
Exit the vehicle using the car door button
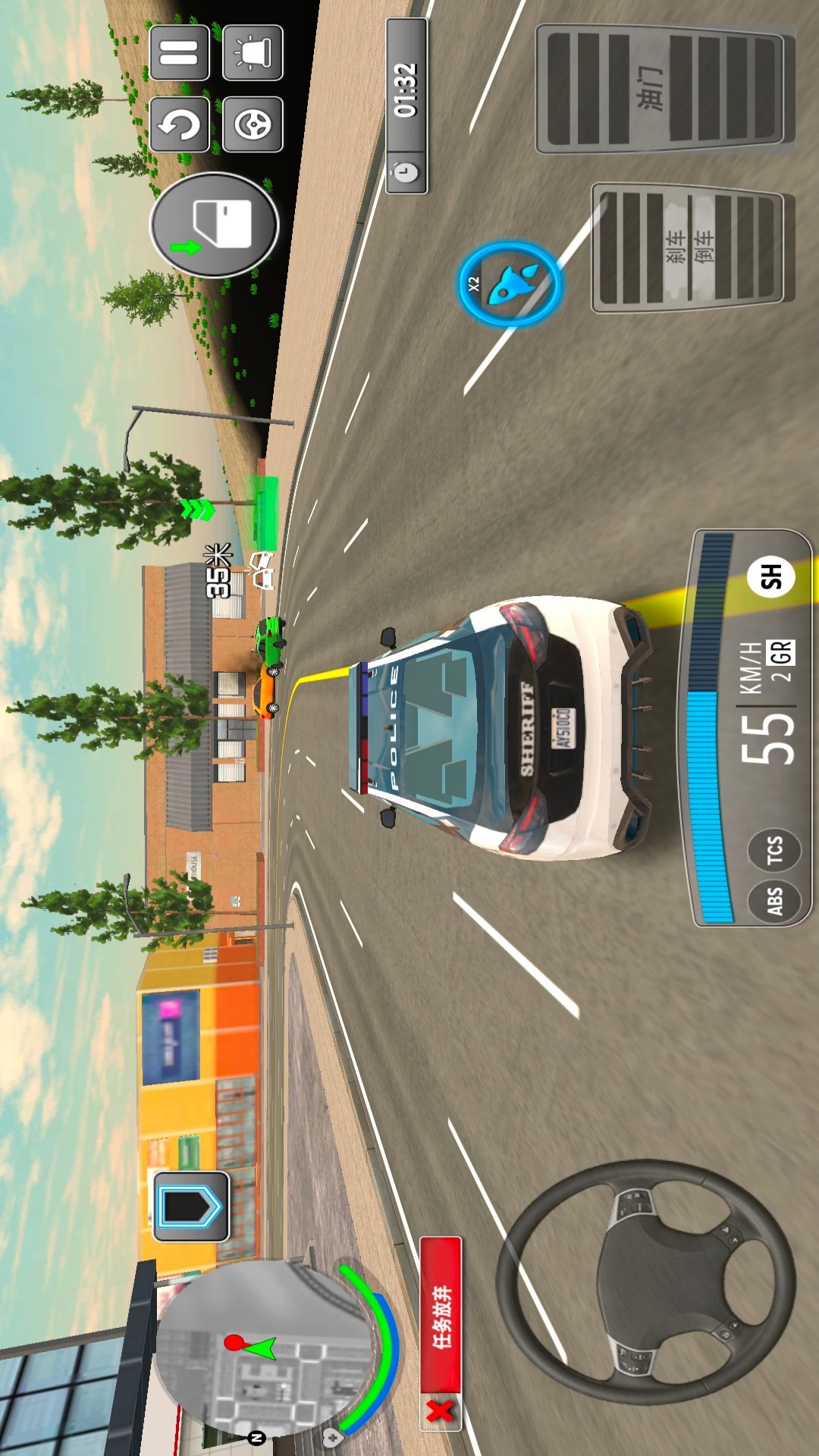point(215,224)
